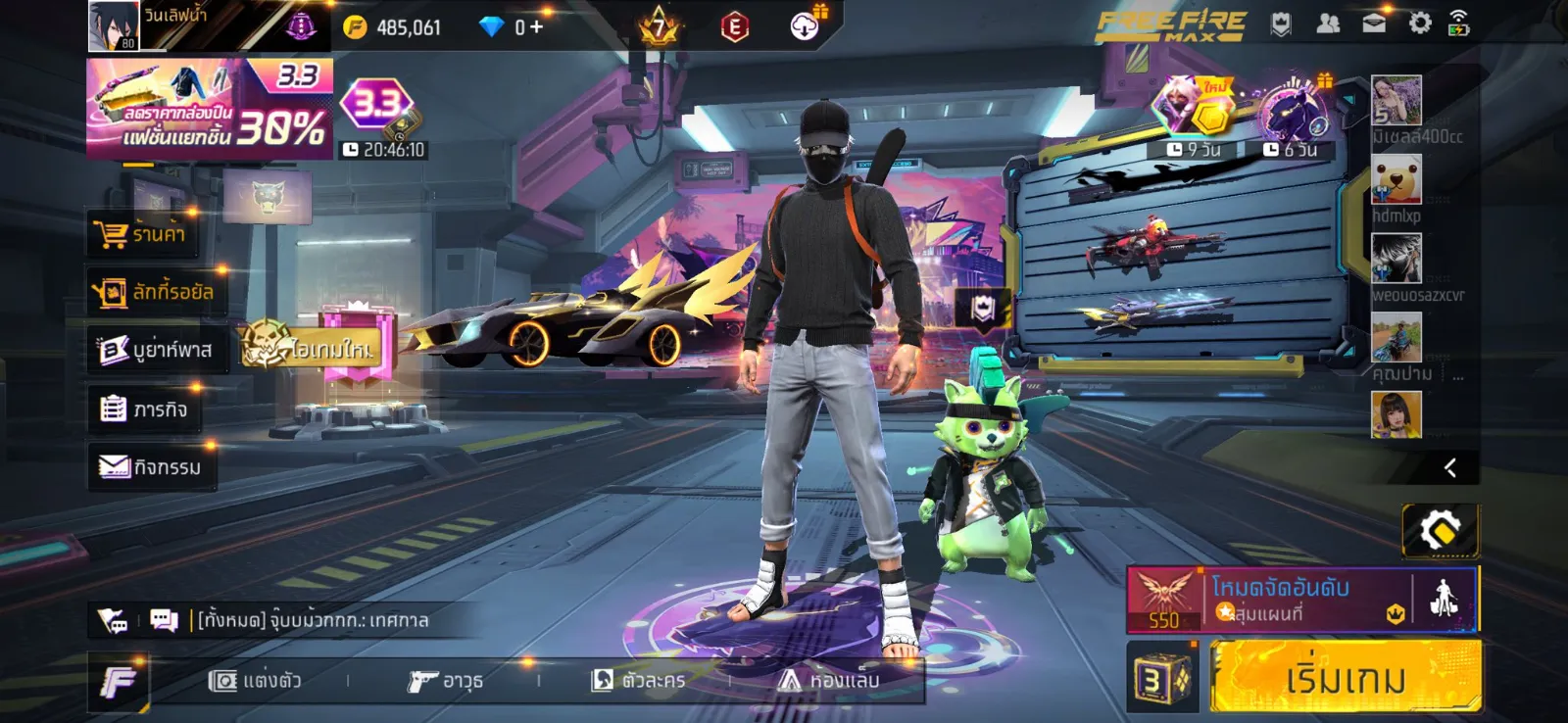Image resolution: width=1568 pixels, height=723 pixels.
Task: Switch to the แต่งตัว outfit tab
Action: point(256,680)
